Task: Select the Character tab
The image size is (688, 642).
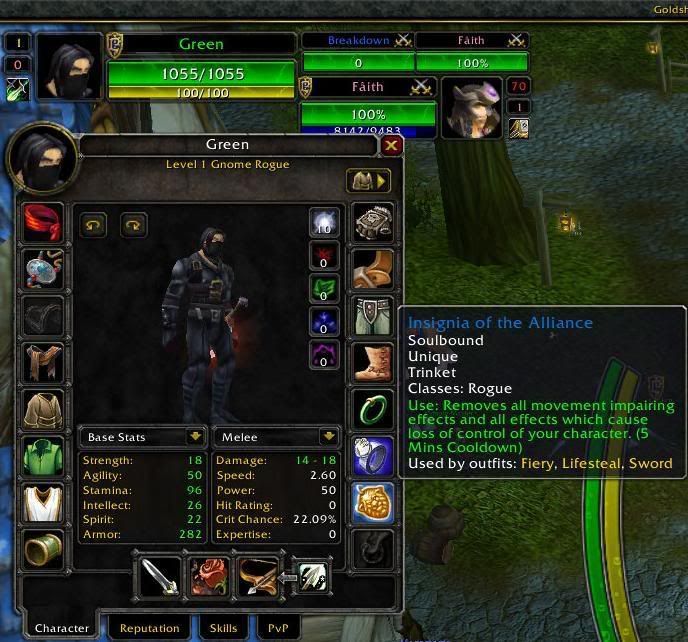Action: point(62,629)
